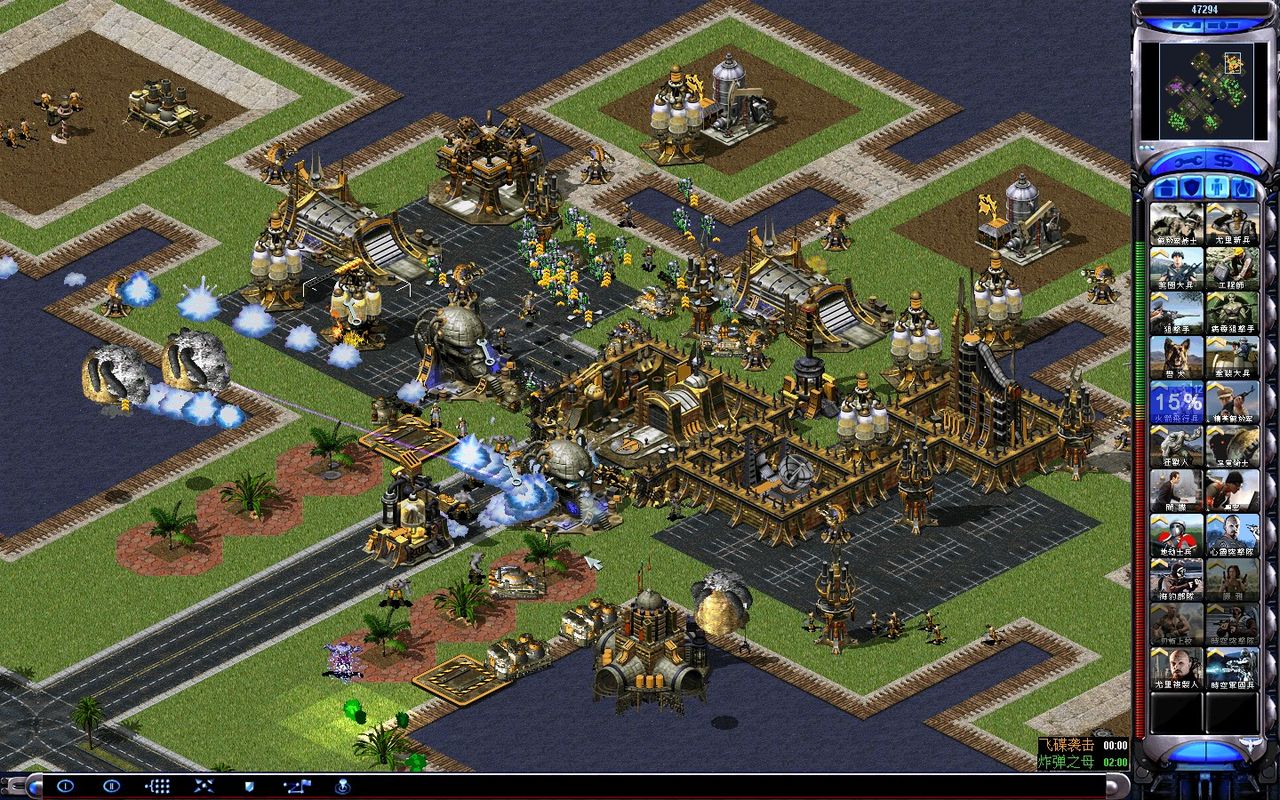Switch to the infantry production tab
Image resolution: width=1280 pixels, height=800 pixels.
[1214, 187]
